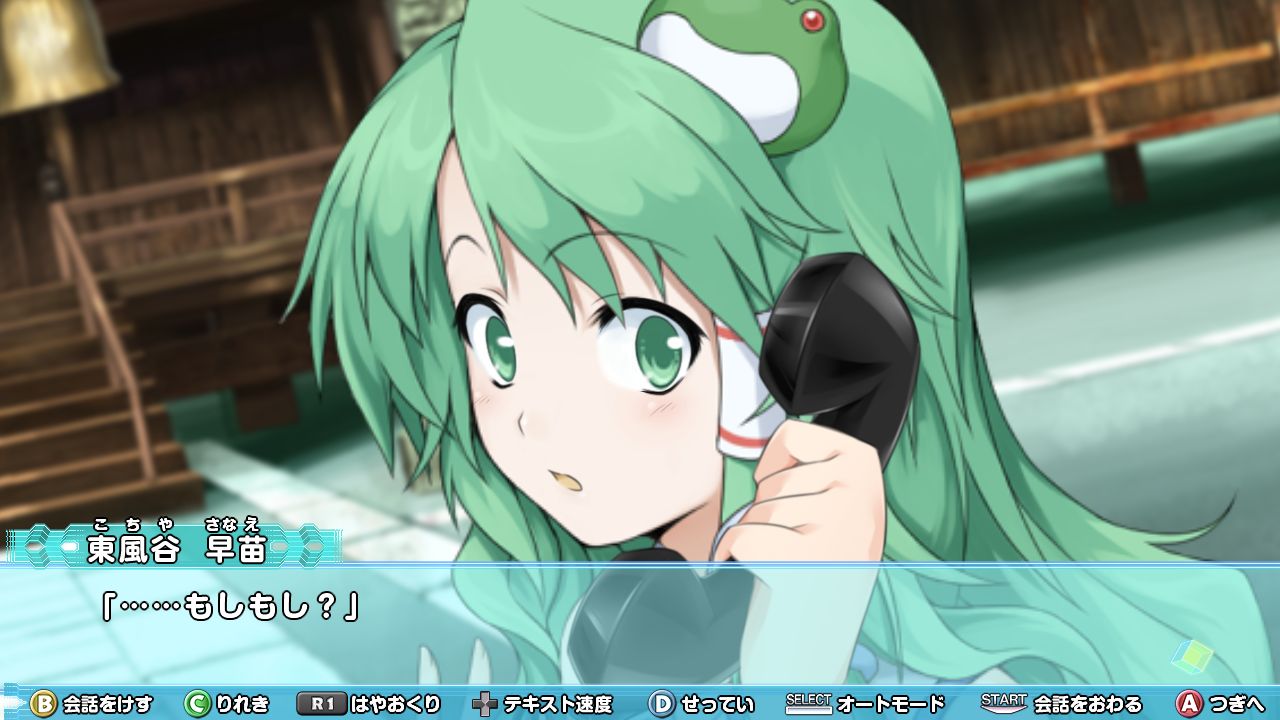
Task: Click the green C button icon
Action: coord(196,704)
